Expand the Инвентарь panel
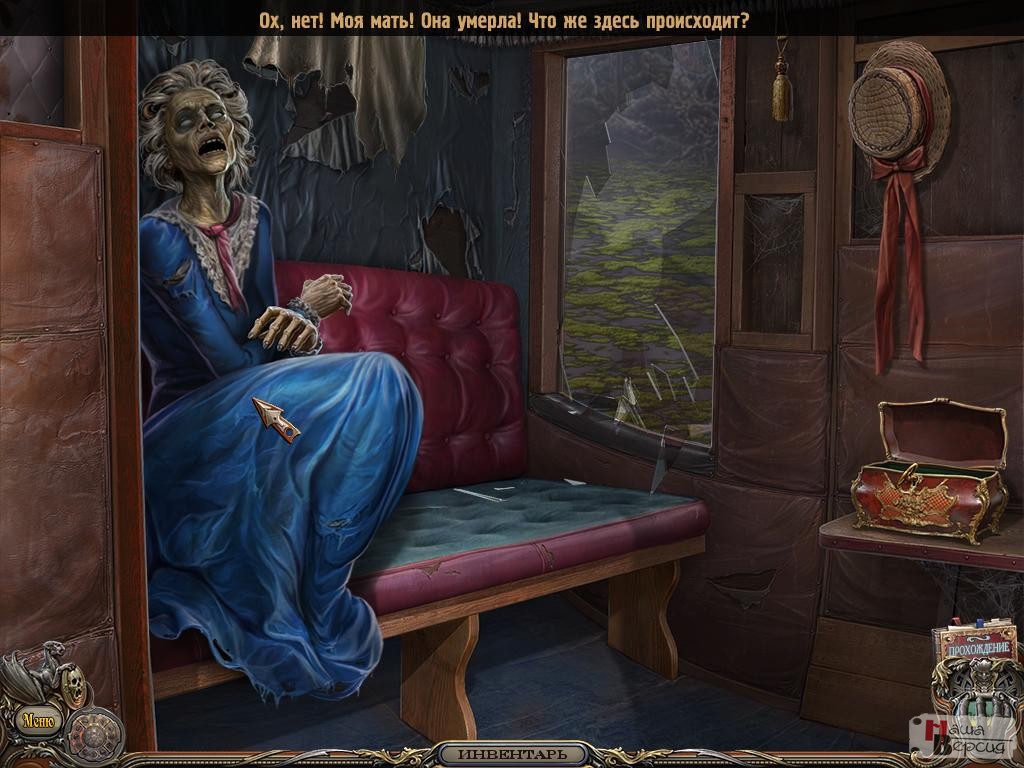Screen dimensions: 1024x768 click(x=510, y=754)
